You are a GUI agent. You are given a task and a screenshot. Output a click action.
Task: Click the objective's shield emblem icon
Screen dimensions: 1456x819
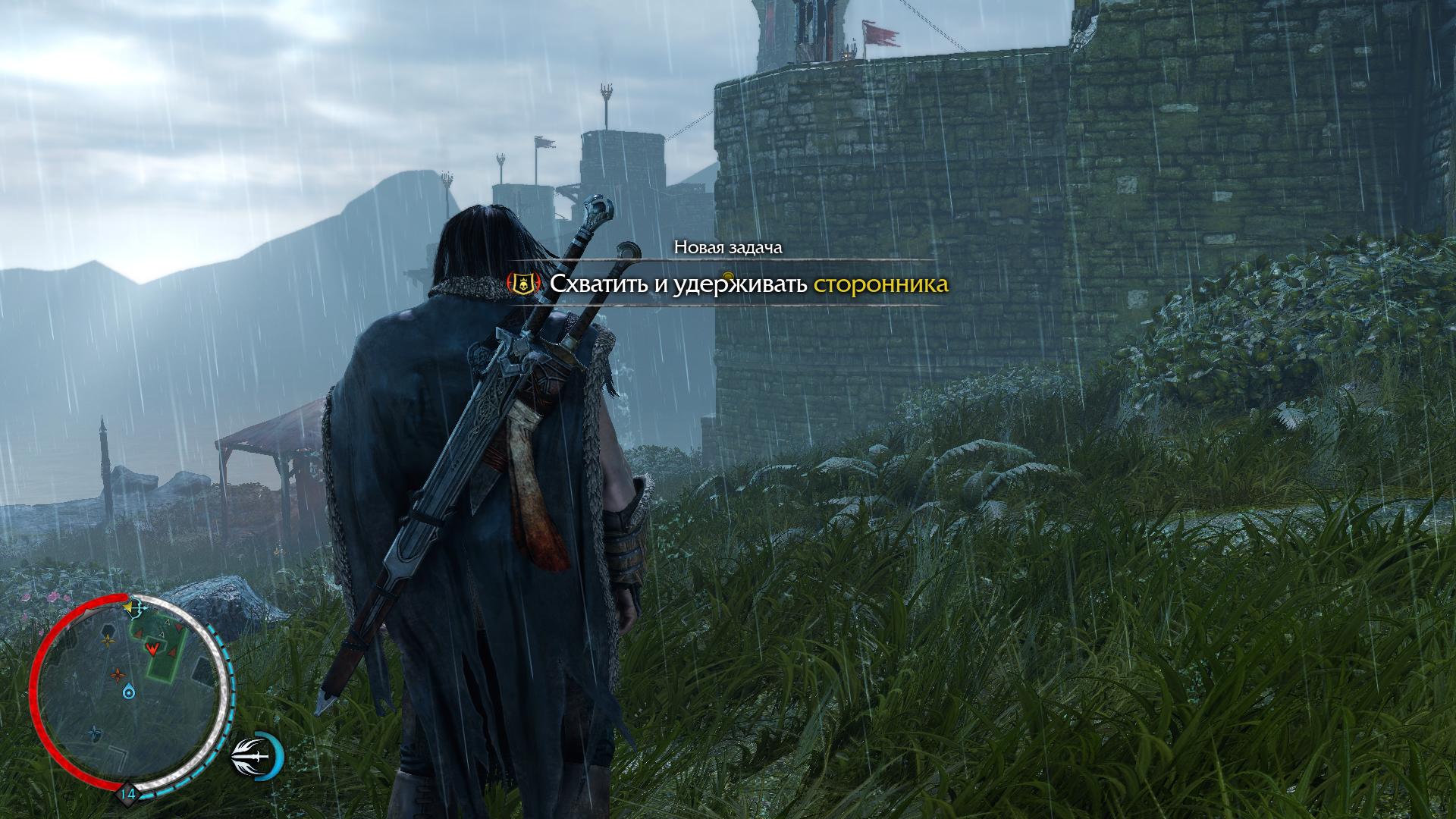pyautogui.click(x=523, y=284)
